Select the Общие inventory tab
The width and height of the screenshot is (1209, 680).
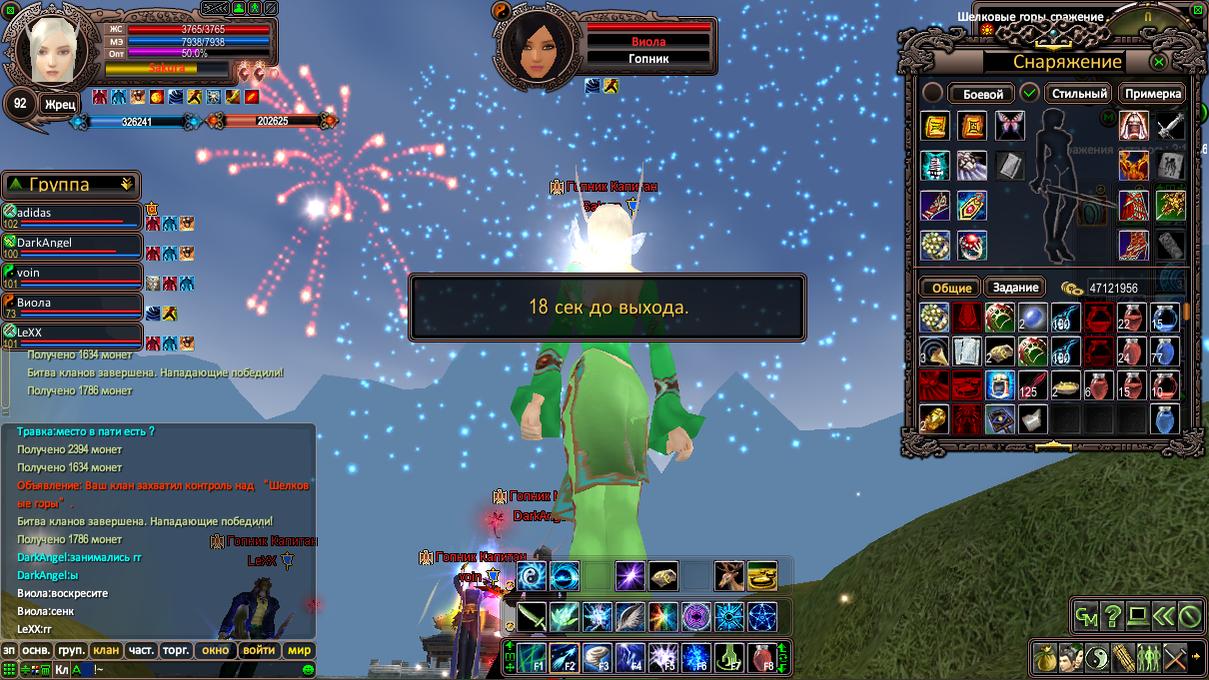click(x=951, y=287)
